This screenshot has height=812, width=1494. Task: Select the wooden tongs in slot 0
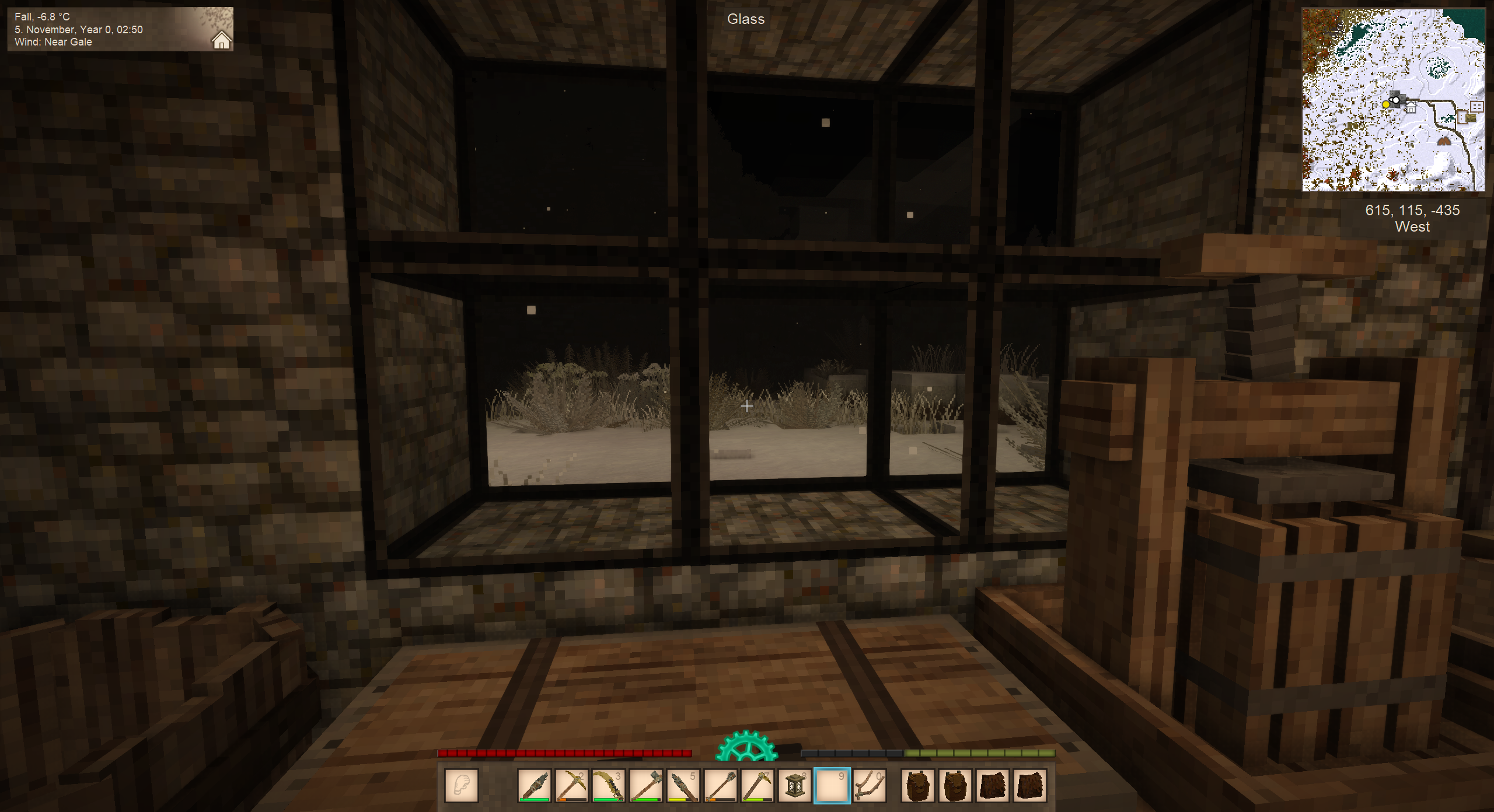click(x=870, y=785)
